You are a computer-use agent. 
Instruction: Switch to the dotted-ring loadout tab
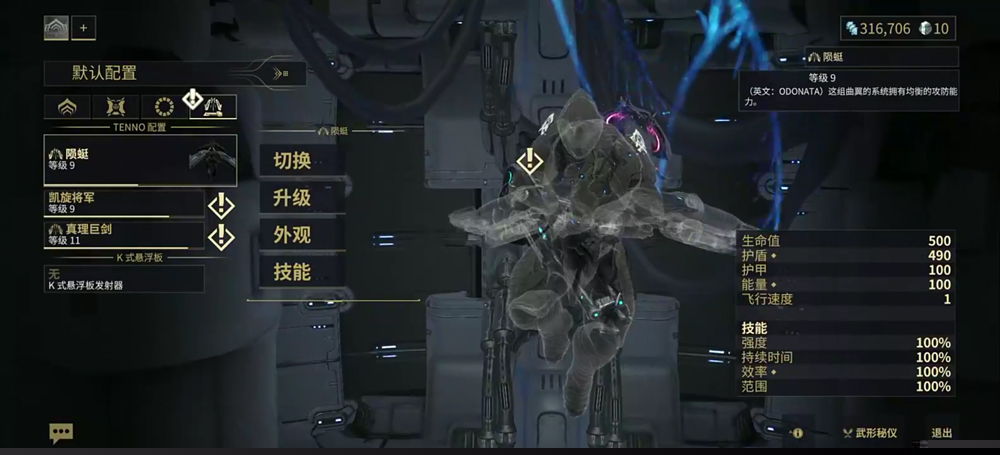[x=164, y=106]
